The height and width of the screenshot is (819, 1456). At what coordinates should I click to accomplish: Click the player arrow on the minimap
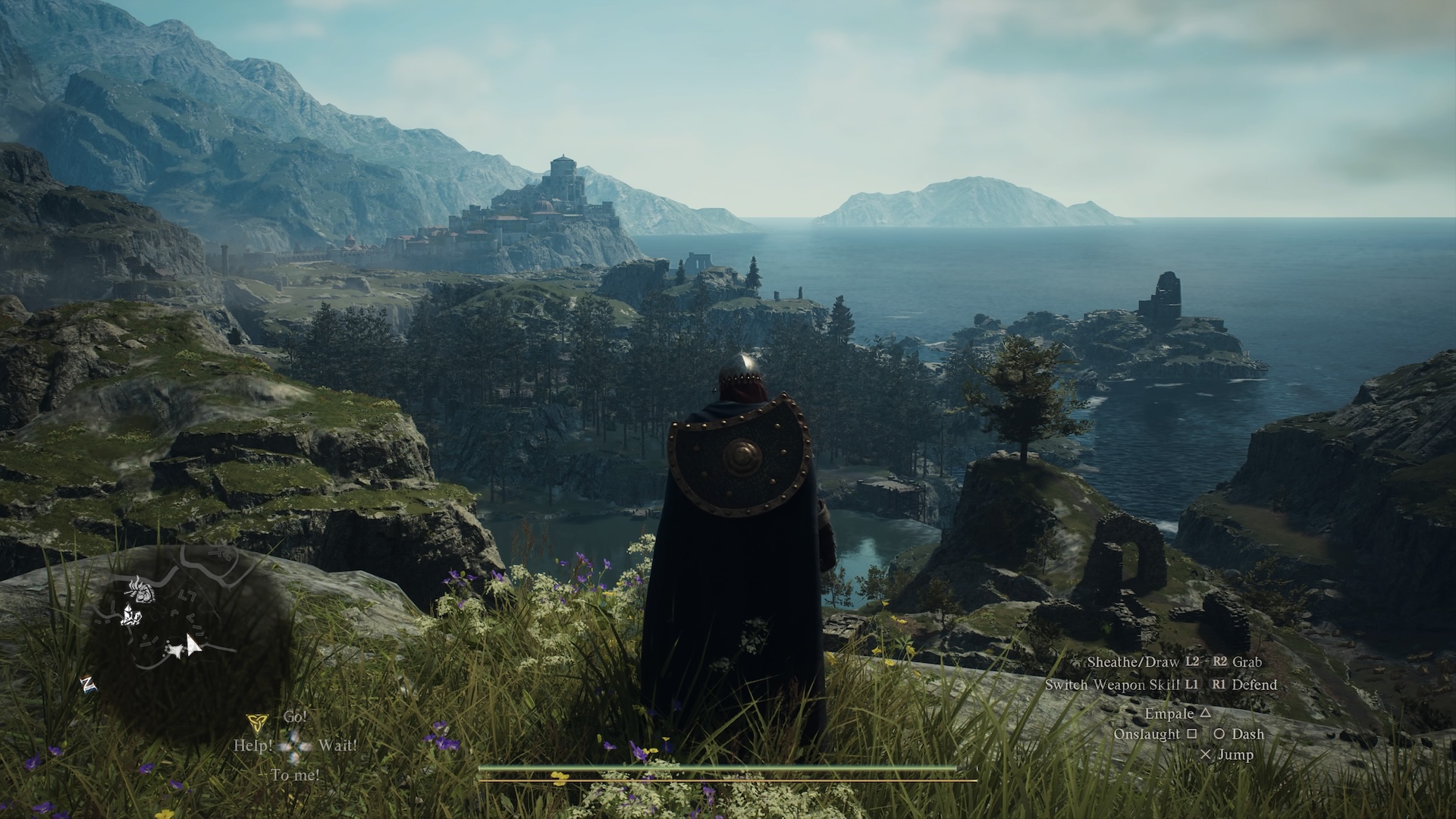coord(193,645)
